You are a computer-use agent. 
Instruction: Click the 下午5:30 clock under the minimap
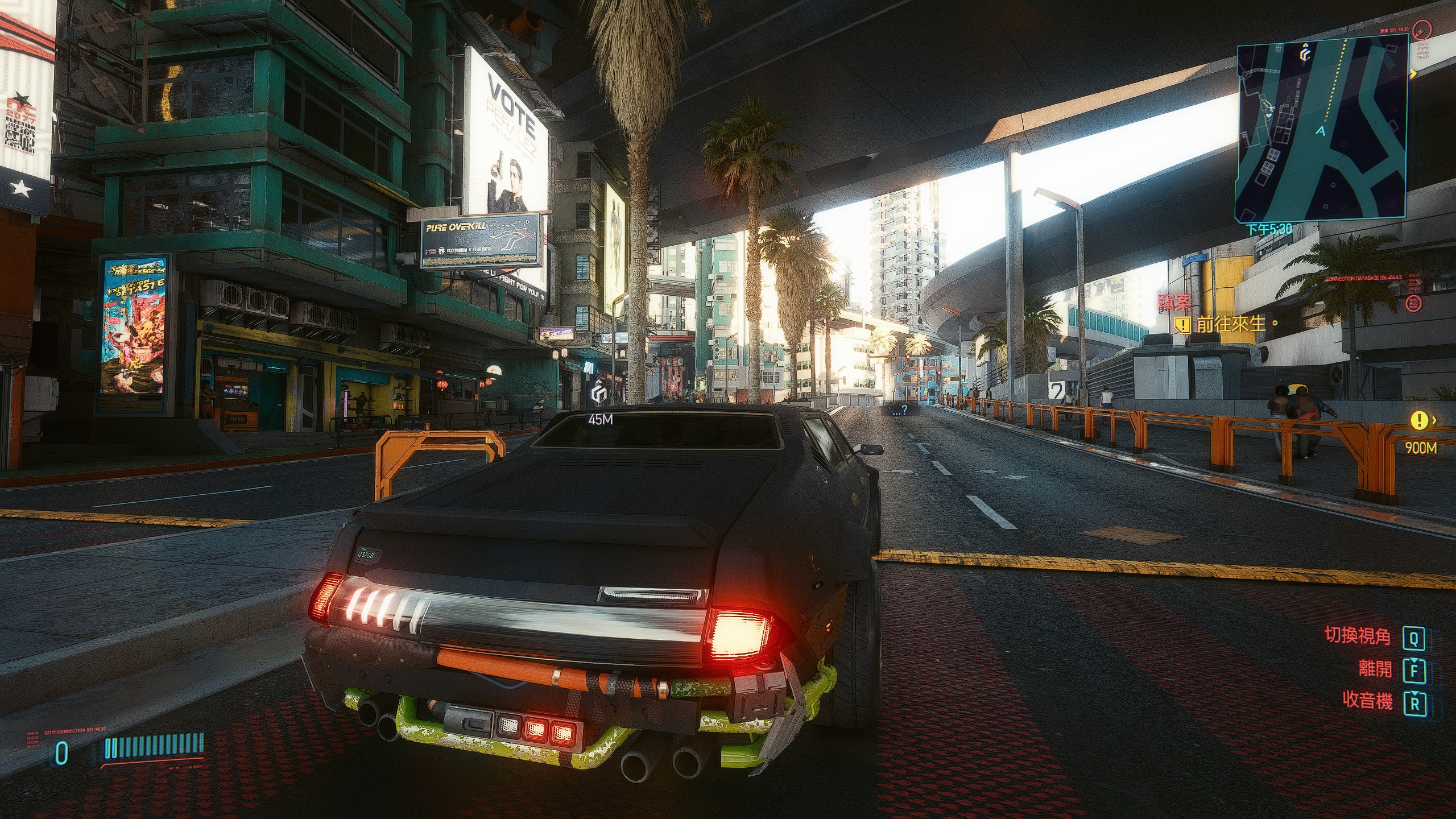click(1269, 230)
